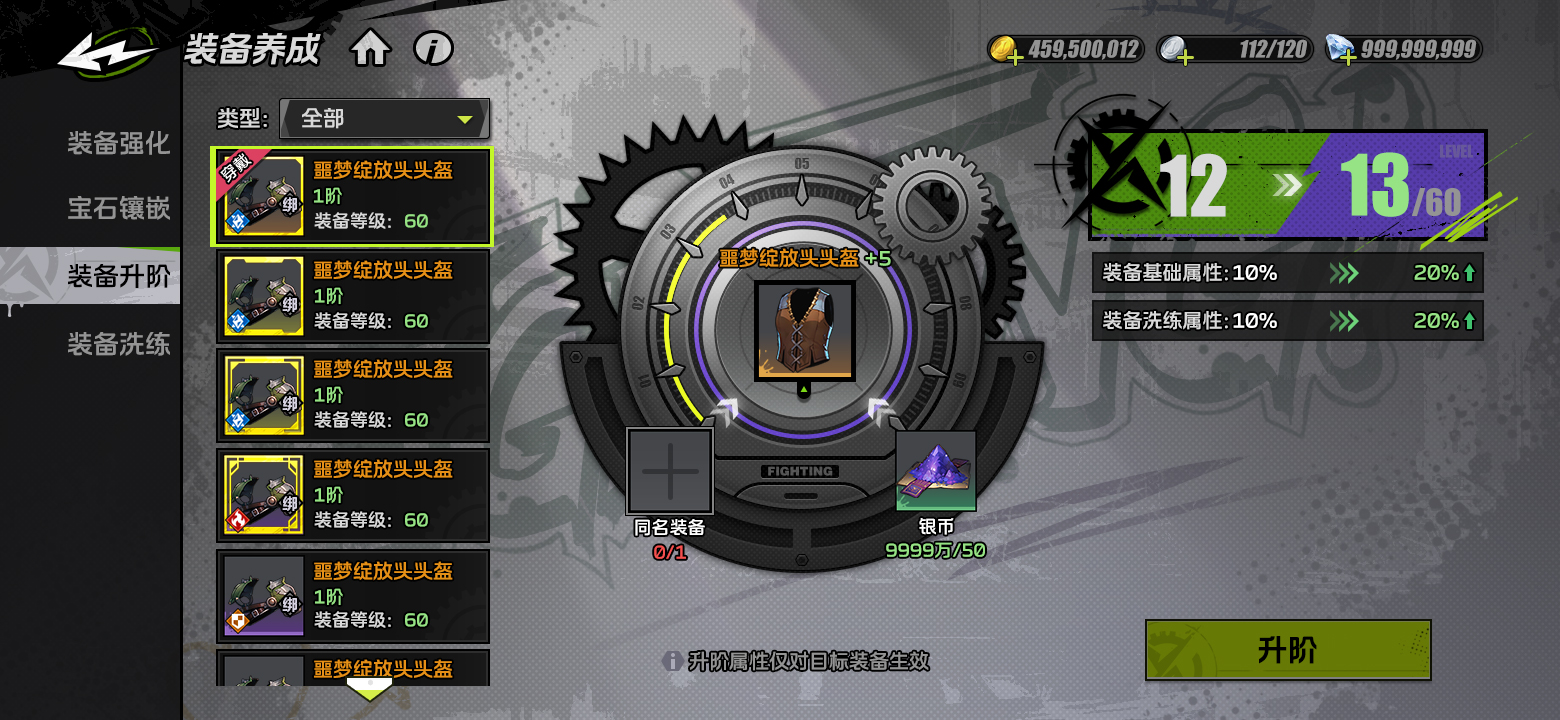This screenshot has height=720, width=1560.
Task: Return to home via house icon
Action: coord(370,49)
